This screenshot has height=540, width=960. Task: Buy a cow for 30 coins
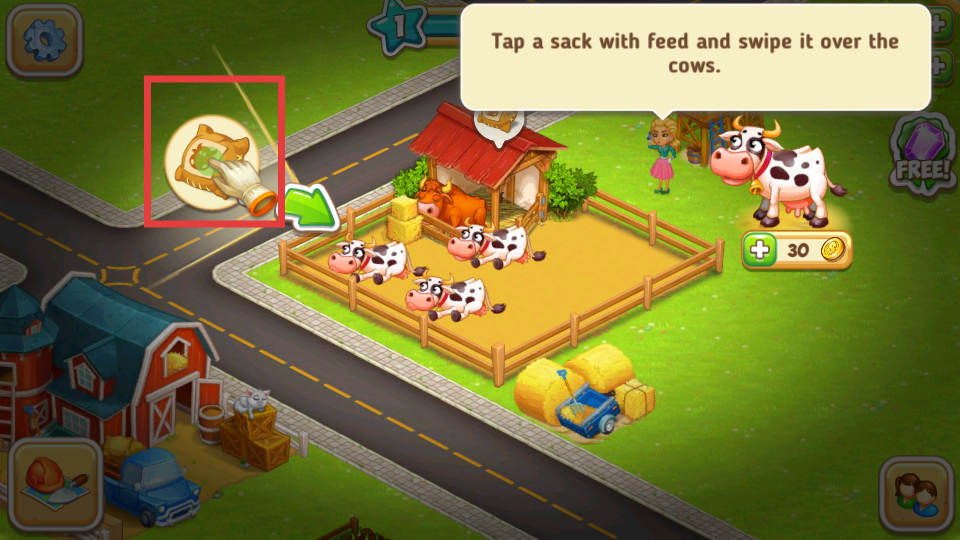797,250
